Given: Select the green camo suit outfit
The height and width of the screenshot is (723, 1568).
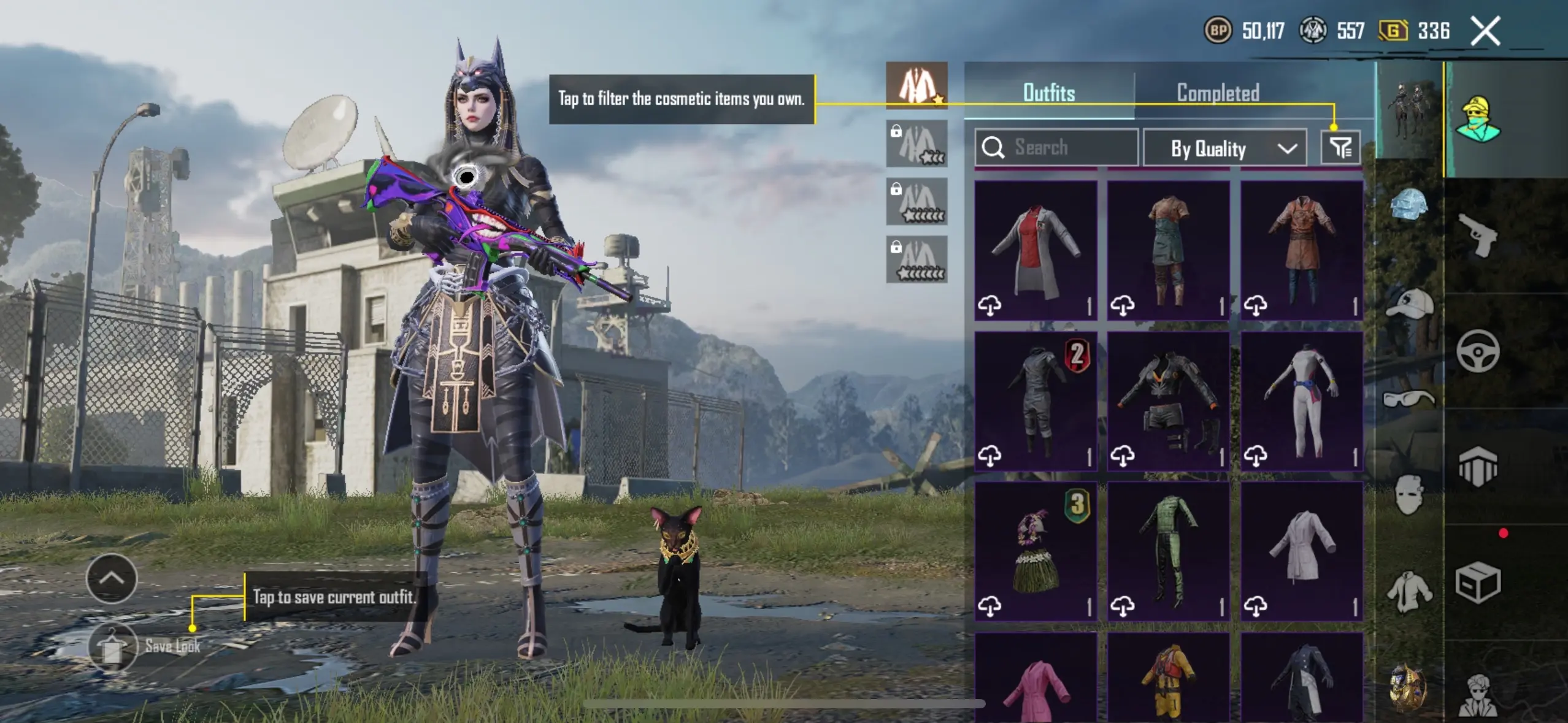Looking at the screenshot, I should (x=1168, y=551).
